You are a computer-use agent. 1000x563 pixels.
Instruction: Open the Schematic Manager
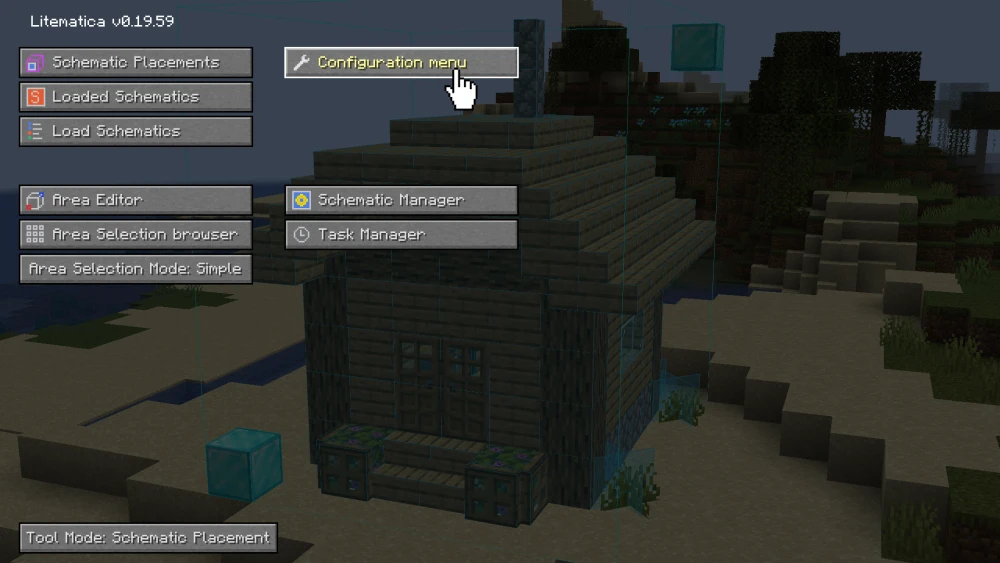(x=401, y=200)
